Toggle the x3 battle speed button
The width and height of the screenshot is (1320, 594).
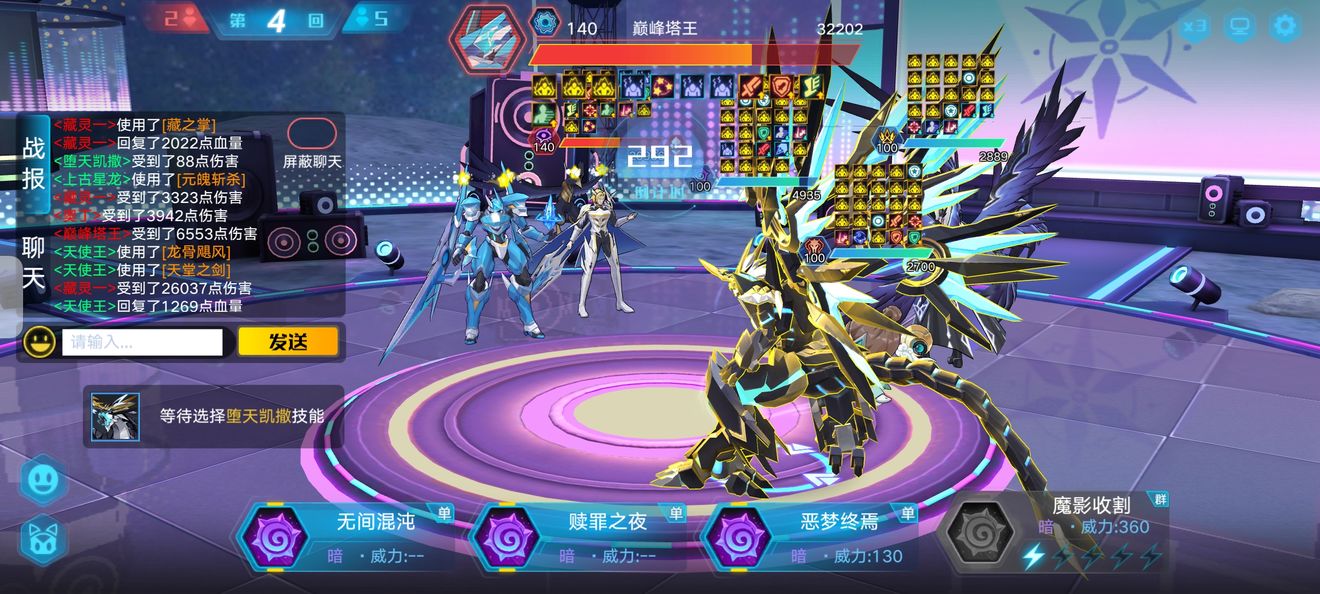[1193, 27]
